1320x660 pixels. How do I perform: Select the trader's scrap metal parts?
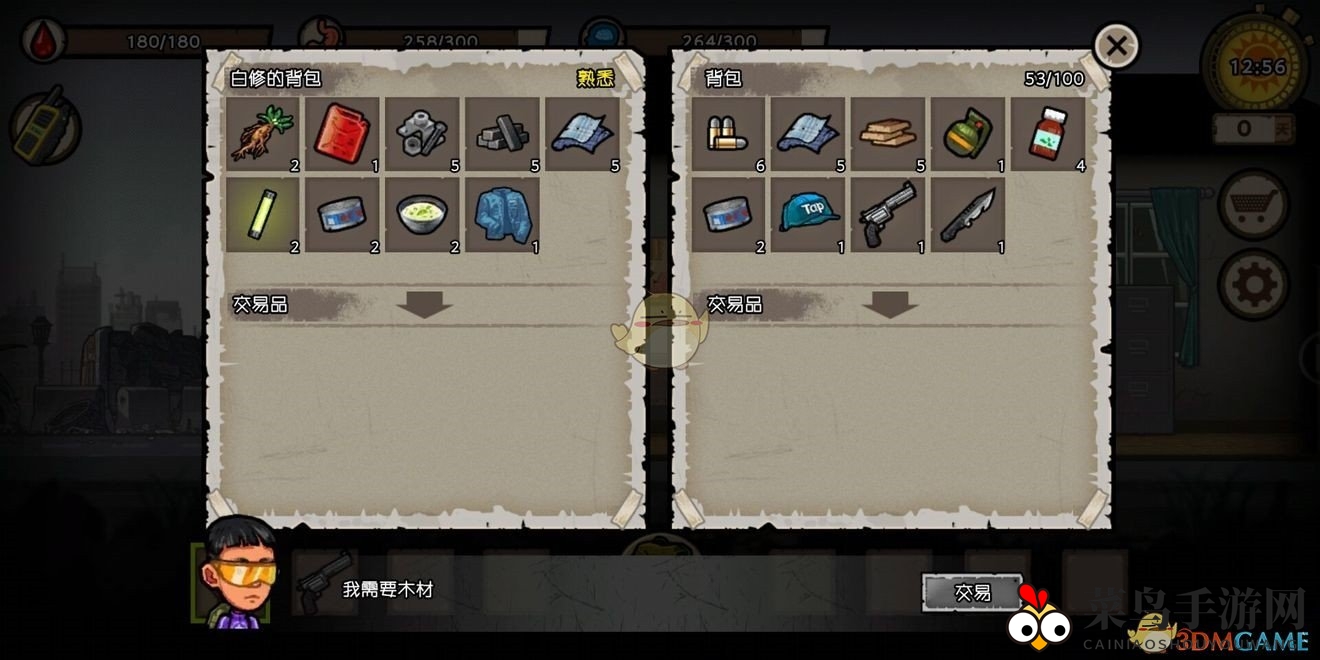pos(423,134)
